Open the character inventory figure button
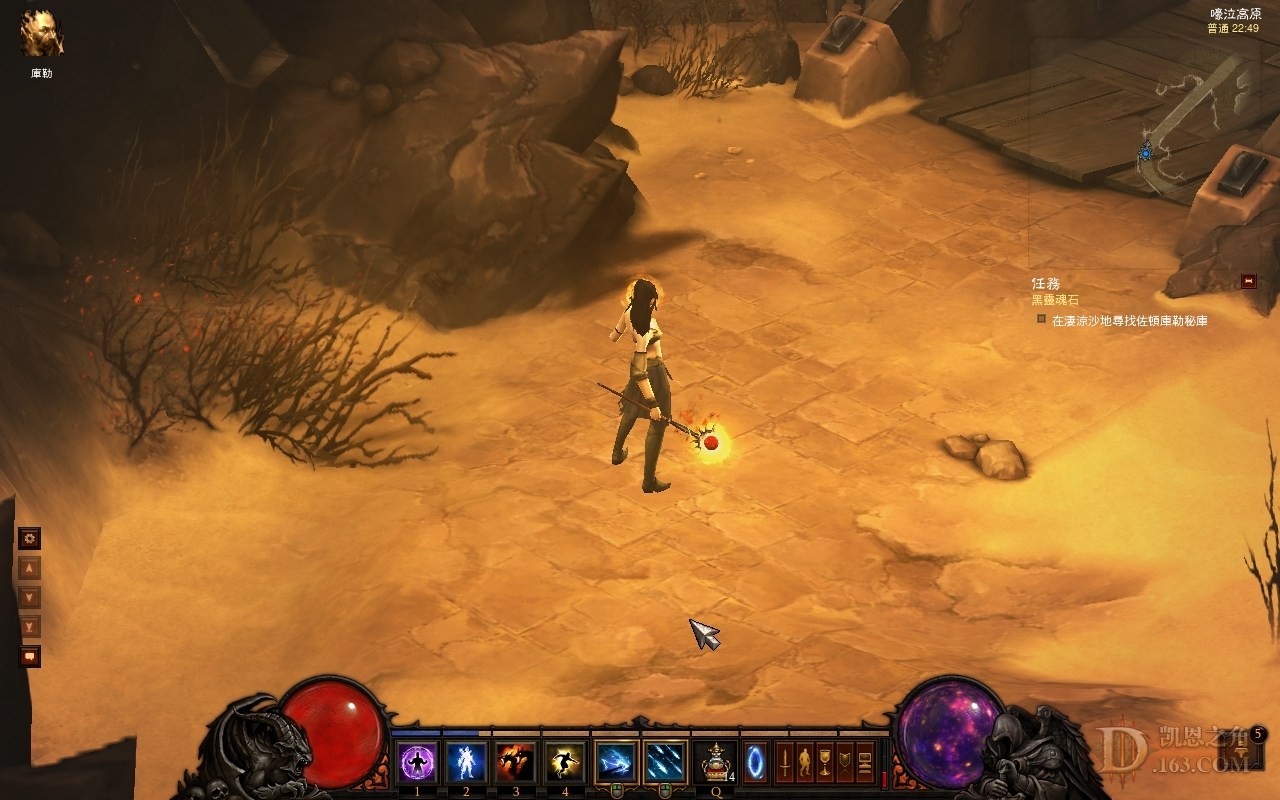1280x800 pixels. tap(805, 763)
